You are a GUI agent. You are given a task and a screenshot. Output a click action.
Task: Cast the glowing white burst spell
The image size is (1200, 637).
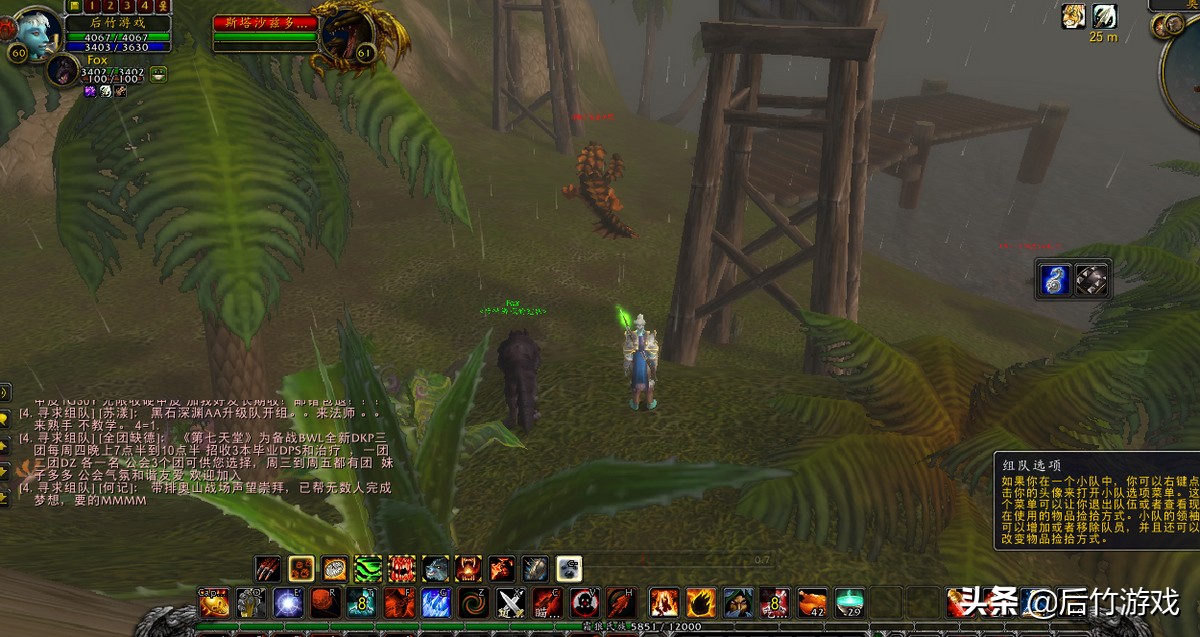click(x=289, y=603)
